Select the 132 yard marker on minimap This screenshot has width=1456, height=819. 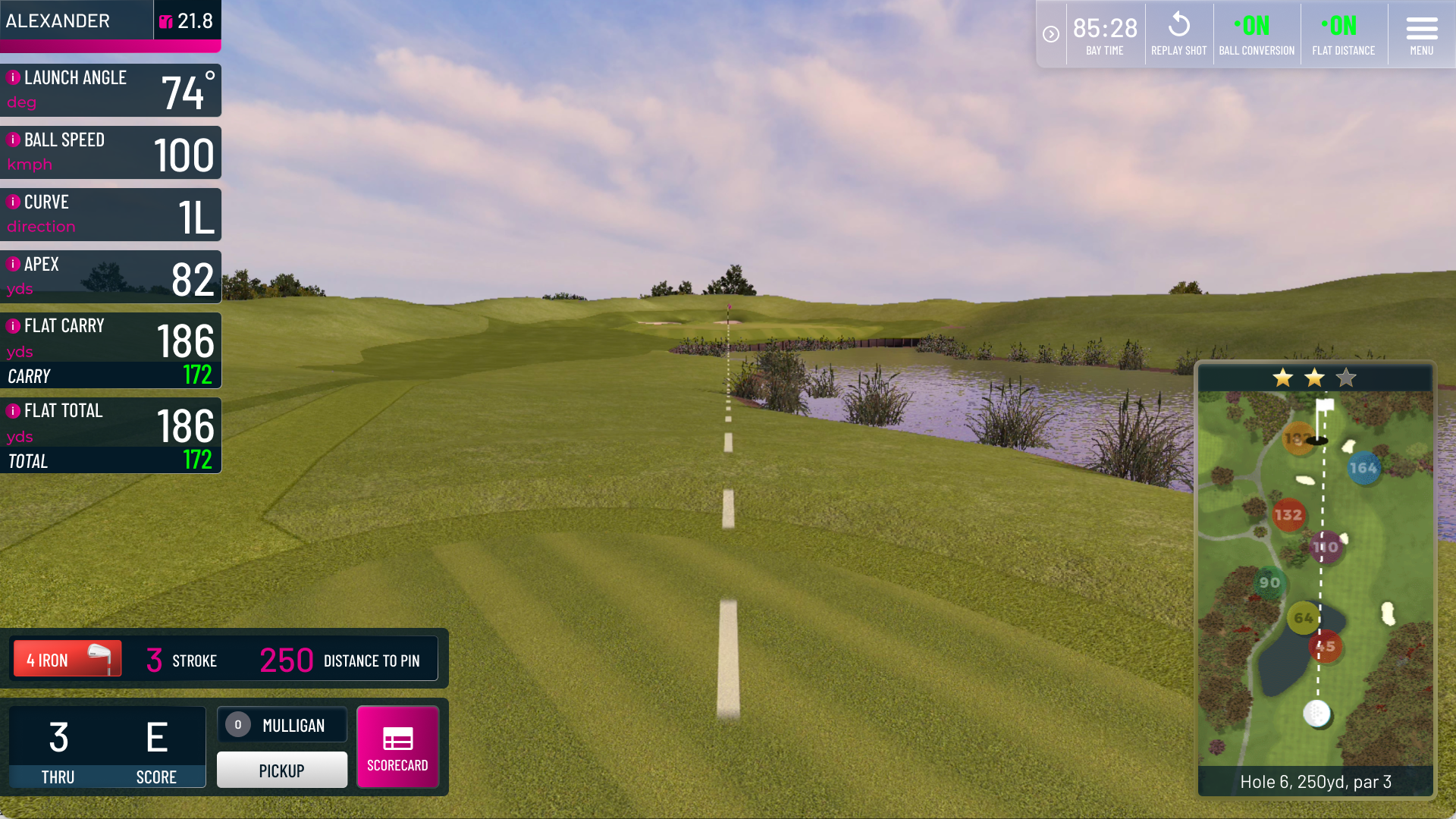click(1288, 515)
